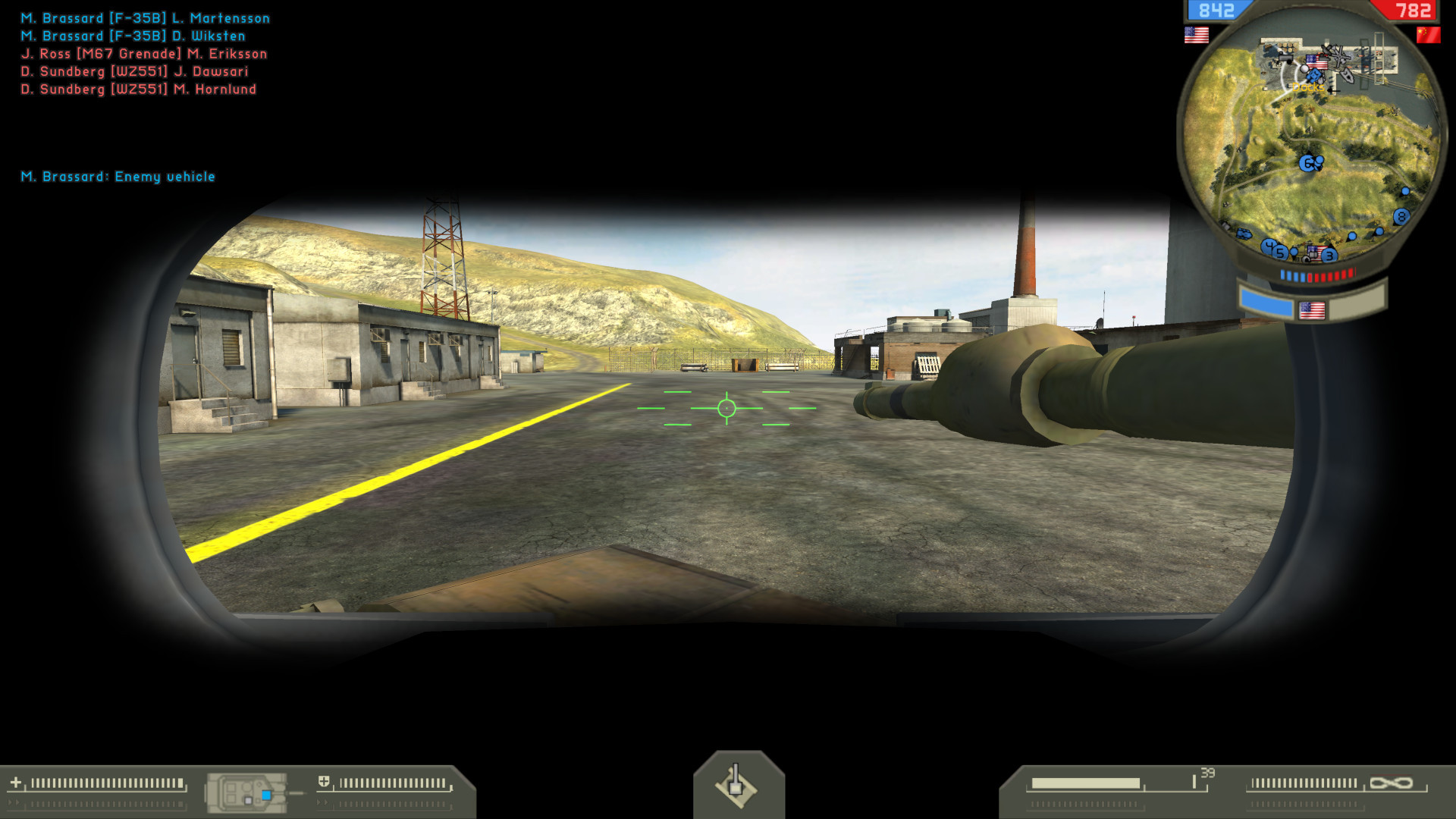Click the armor shield icon on the HUD

point(325,781)
